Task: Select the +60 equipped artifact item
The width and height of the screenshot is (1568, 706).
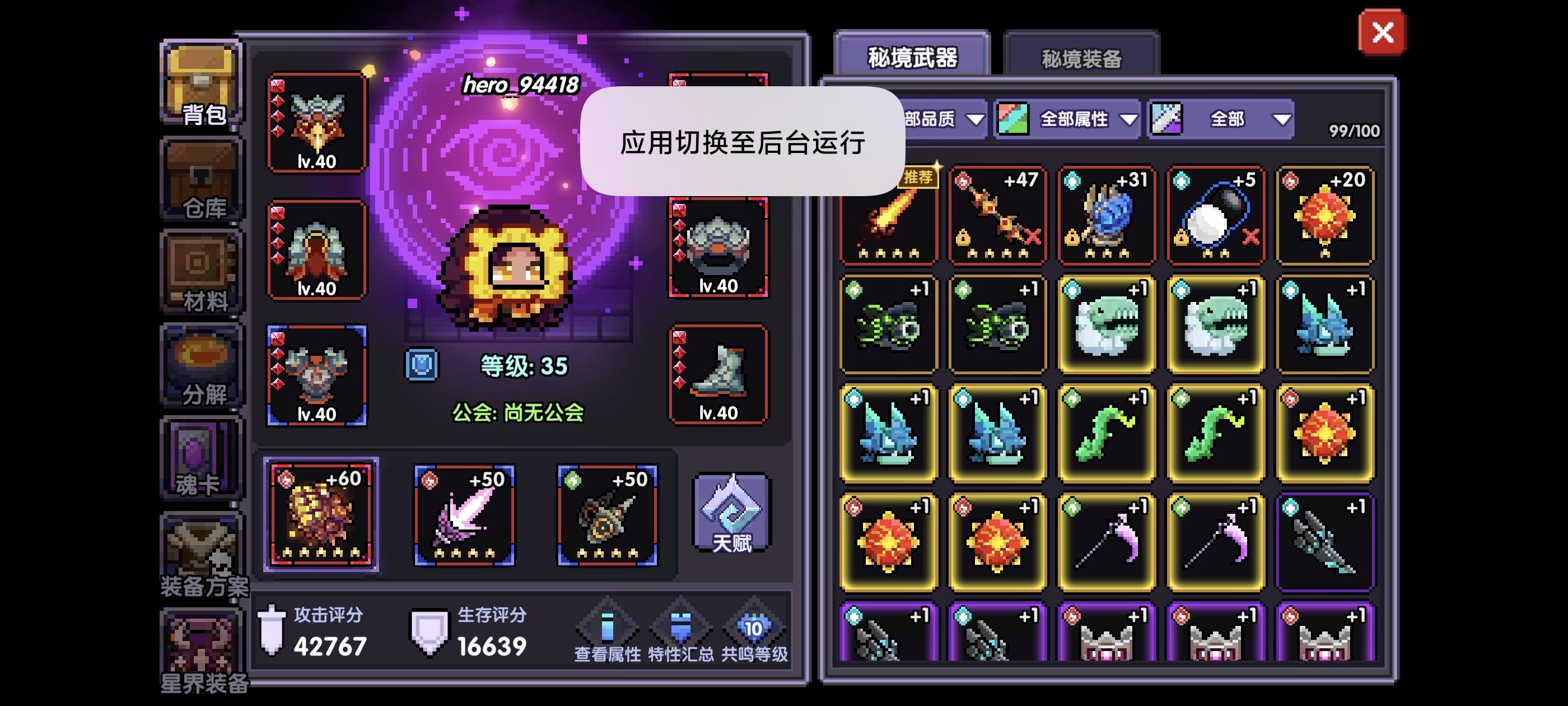Action: 321,517
